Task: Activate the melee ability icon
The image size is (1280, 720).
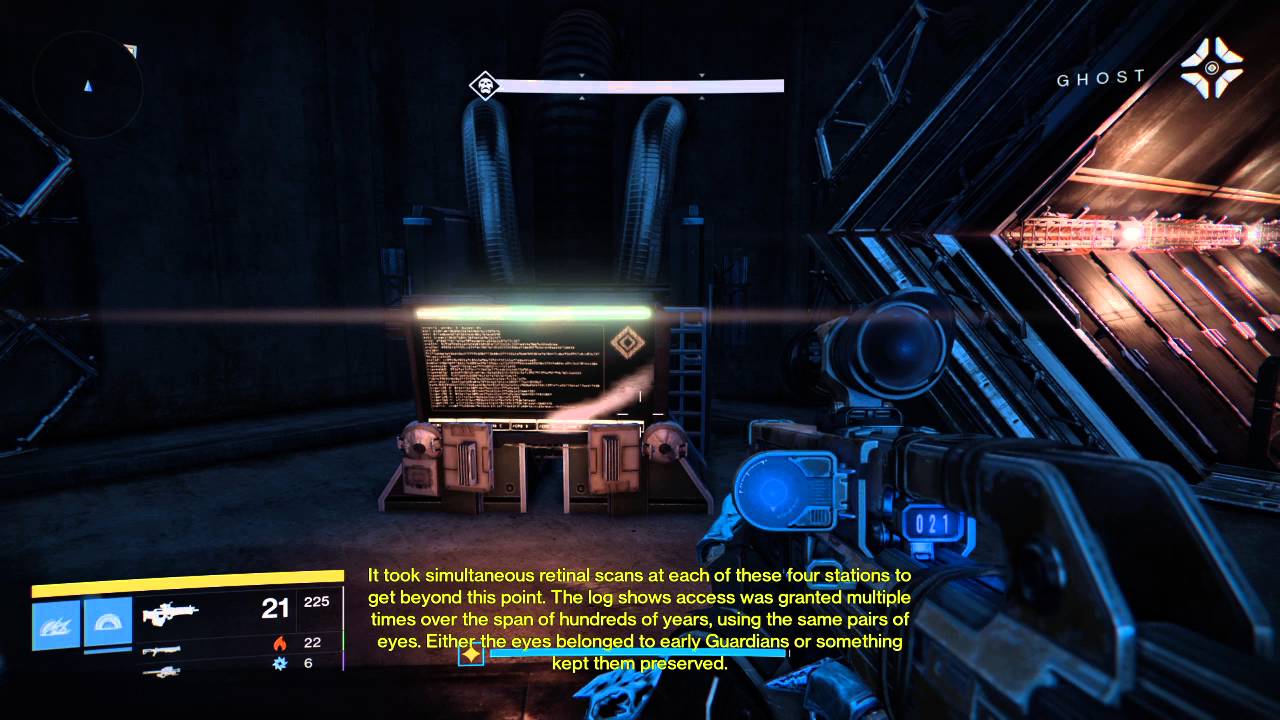Action: pos(108,623)
